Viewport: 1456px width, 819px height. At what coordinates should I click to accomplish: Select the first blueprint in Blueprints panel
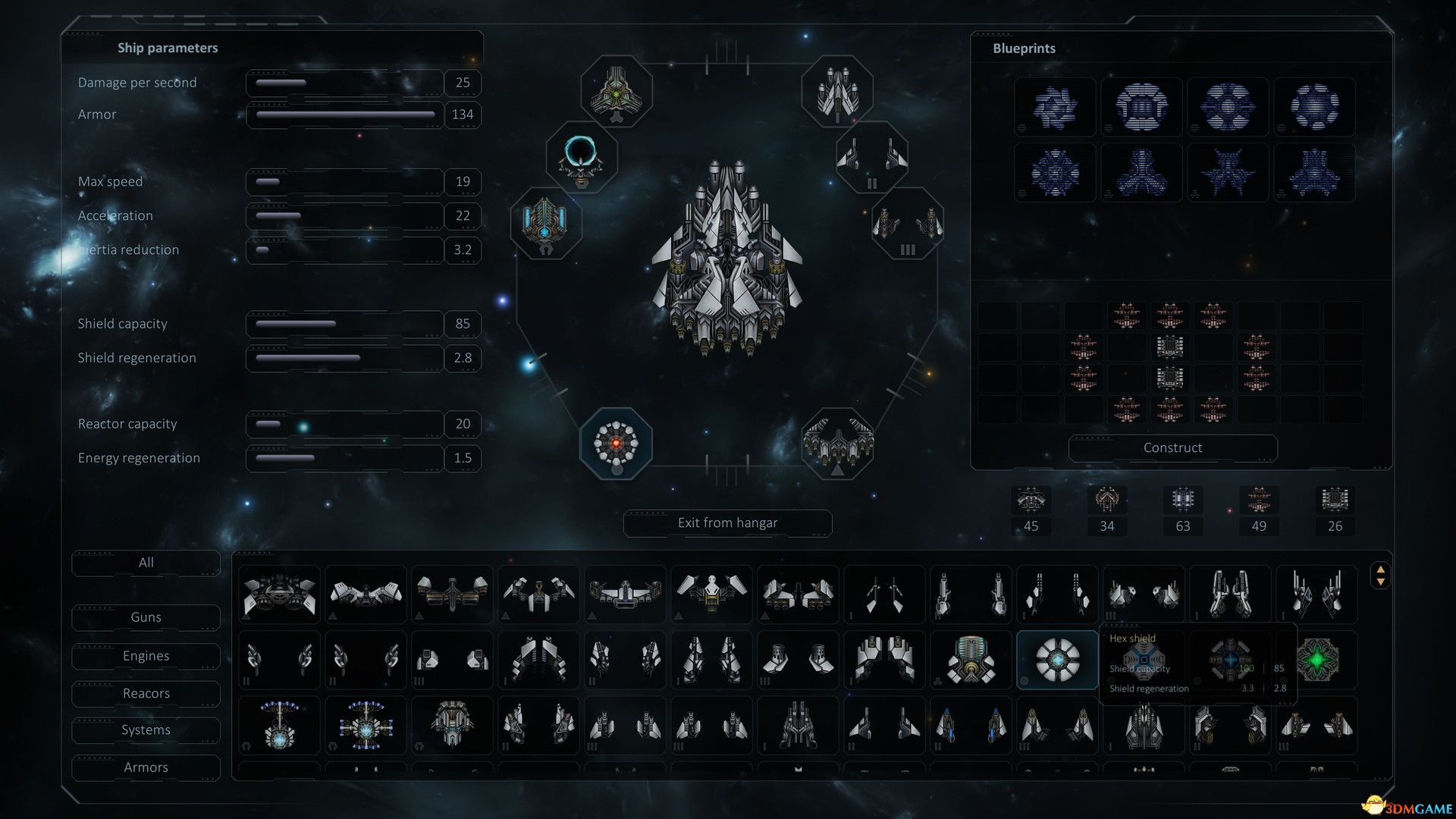1054,108
